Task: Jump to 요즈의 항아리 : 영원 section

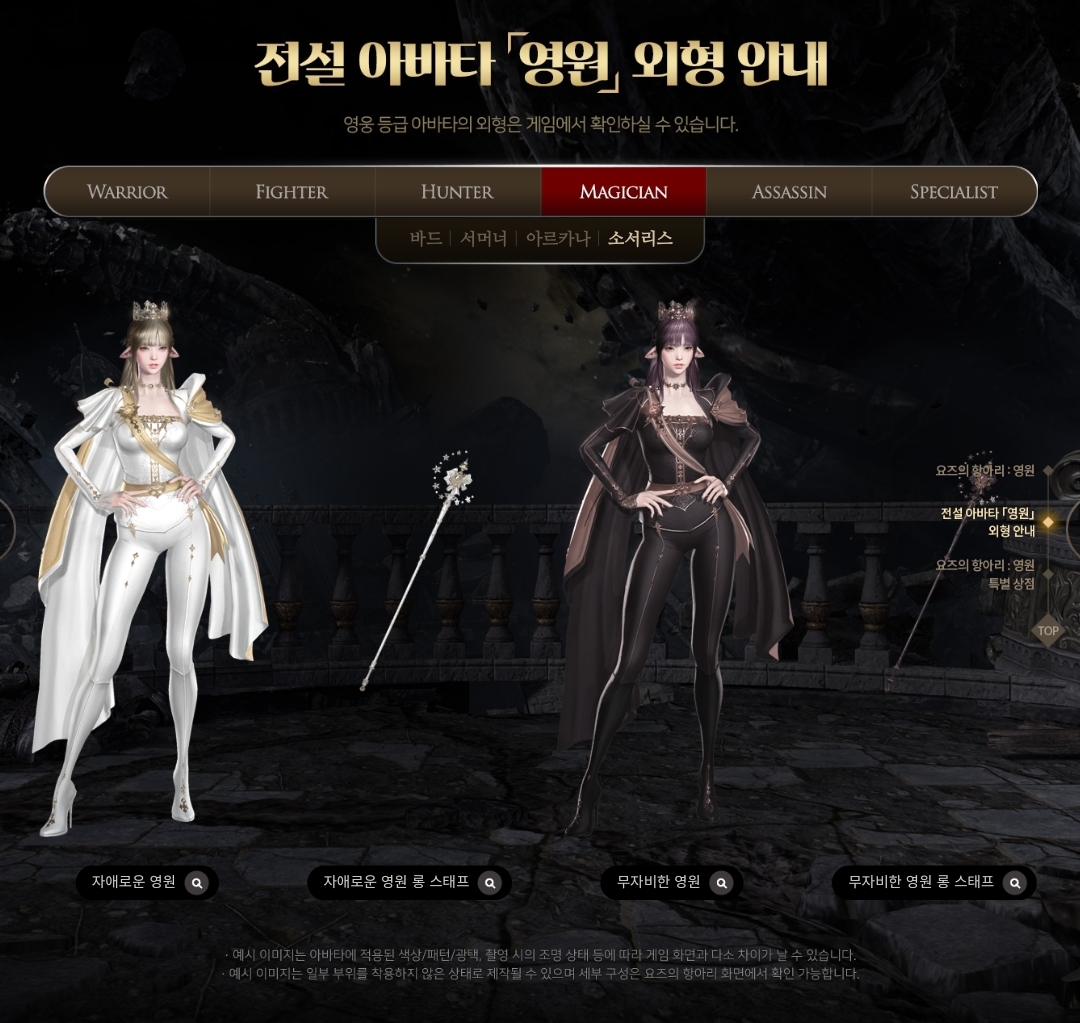Action: (986, 470)
